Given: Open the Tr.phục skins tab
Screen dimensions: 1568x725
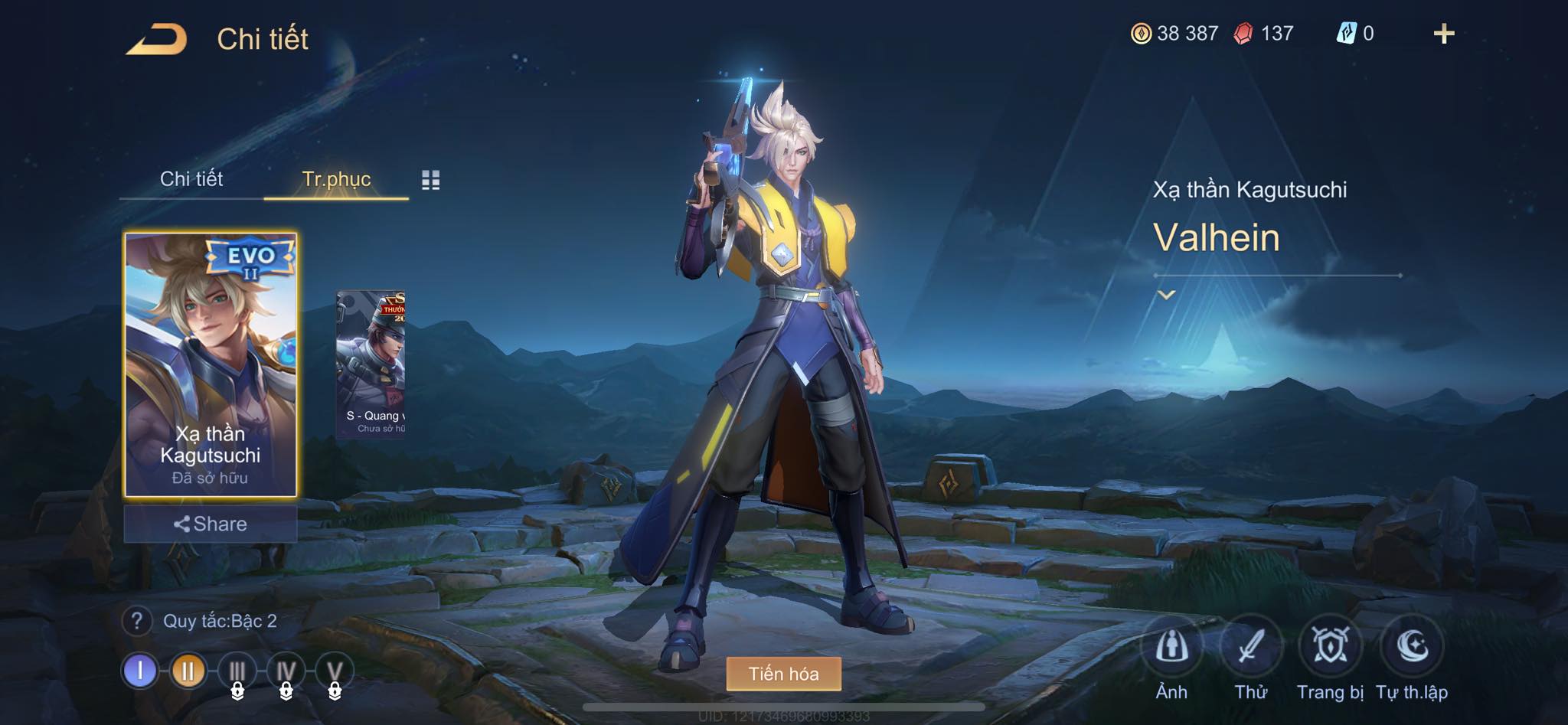Looking at the screenshot, I should 336,179.
